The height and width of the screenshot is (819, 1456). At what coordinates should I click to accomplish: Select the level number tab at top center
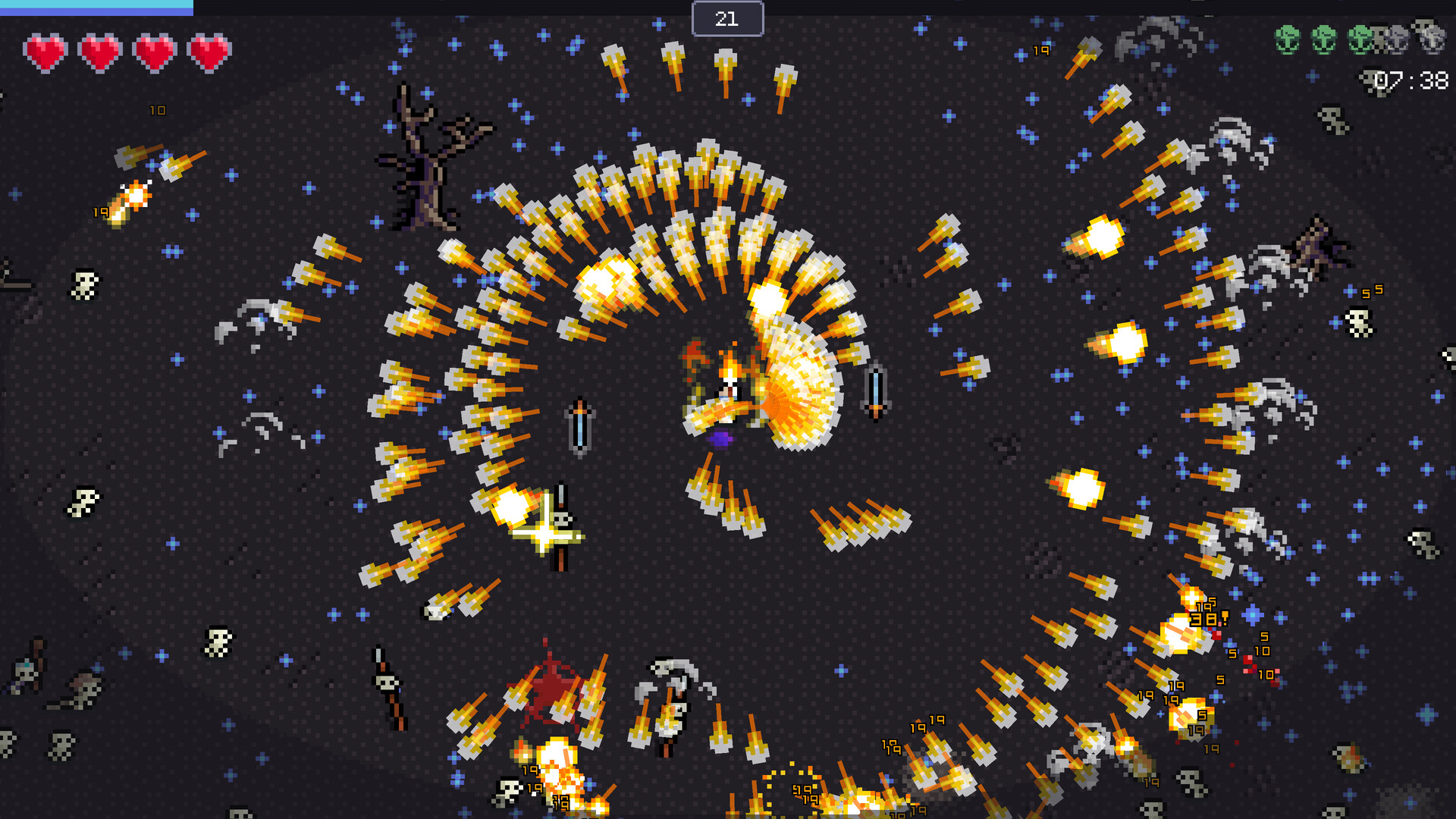click(x=726, y=19)
